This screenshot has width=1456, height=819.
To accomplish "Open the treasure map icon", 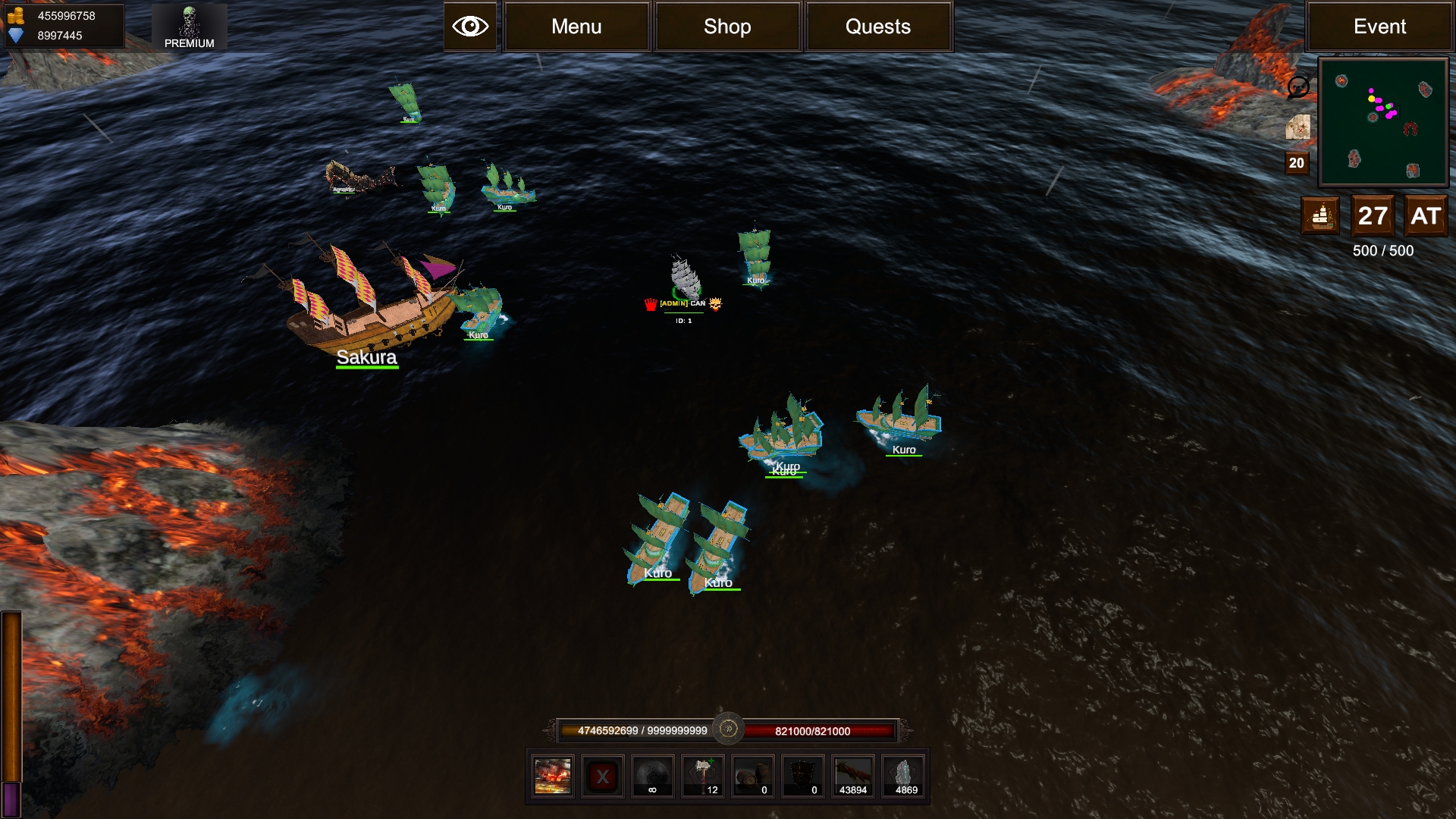I will coord(1298,127).
